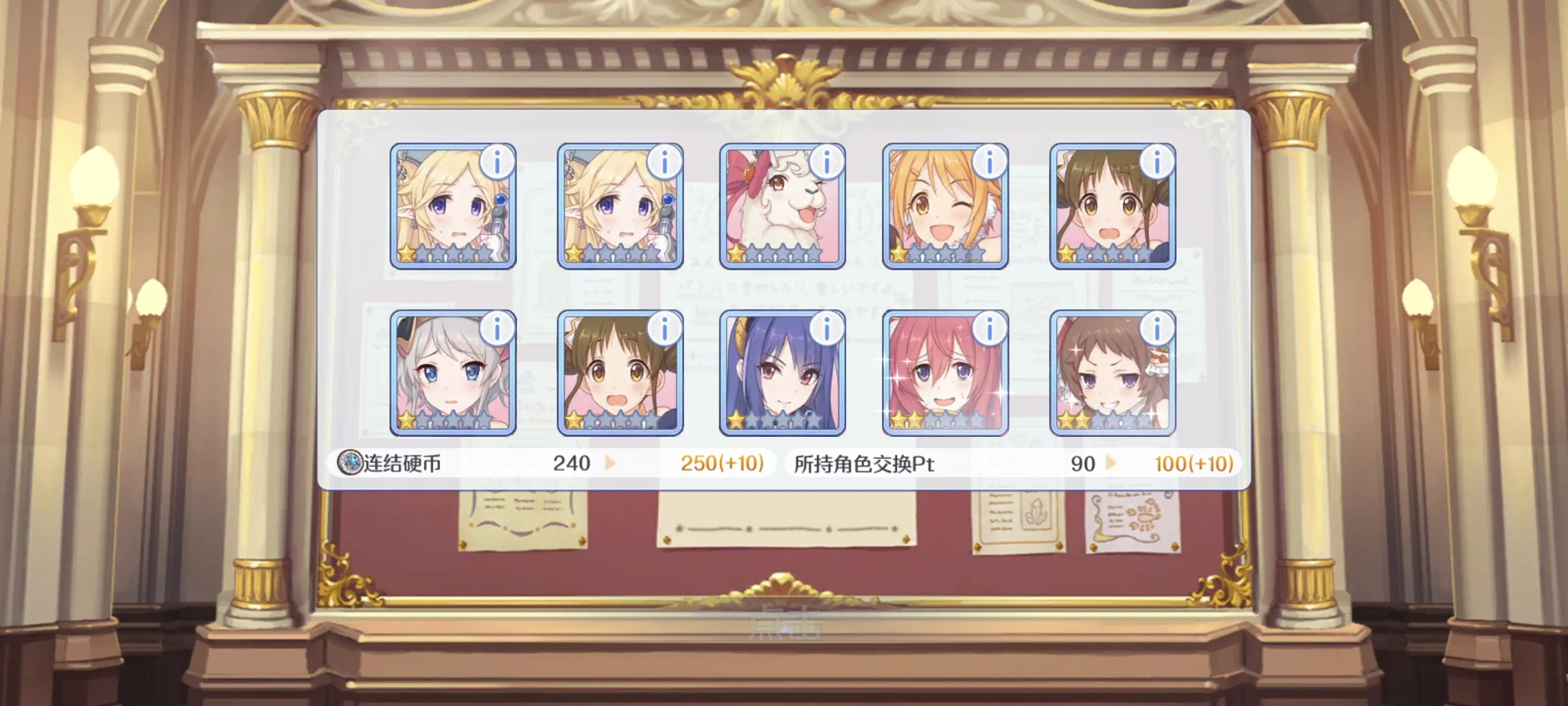Tap the faint 点击 continue prompt
This screenshot has width=1568, height=706.
tap(784, 624)
